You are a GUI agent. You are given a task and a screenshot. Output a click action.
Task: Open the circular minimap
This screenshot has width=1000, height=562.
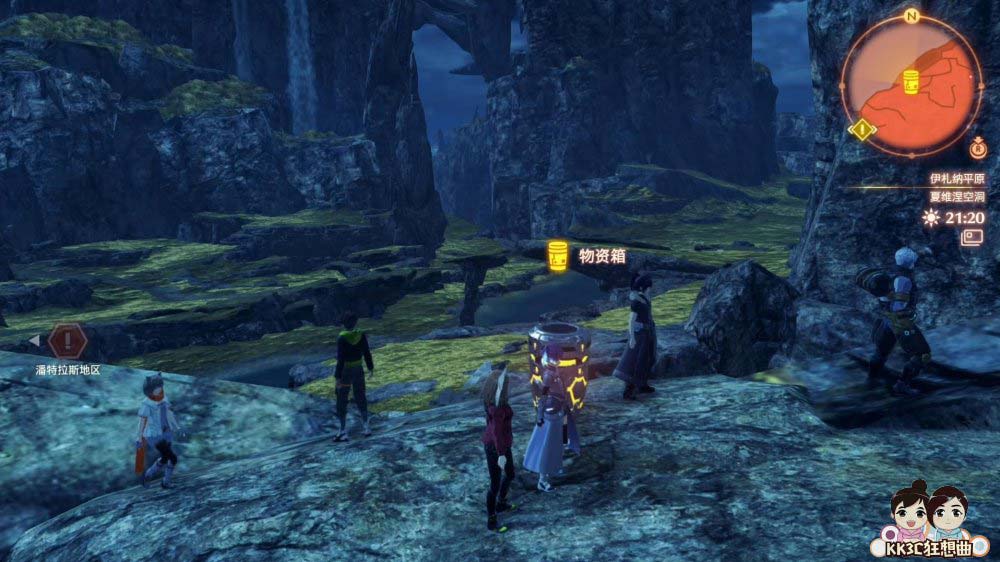tap(910, 86)
